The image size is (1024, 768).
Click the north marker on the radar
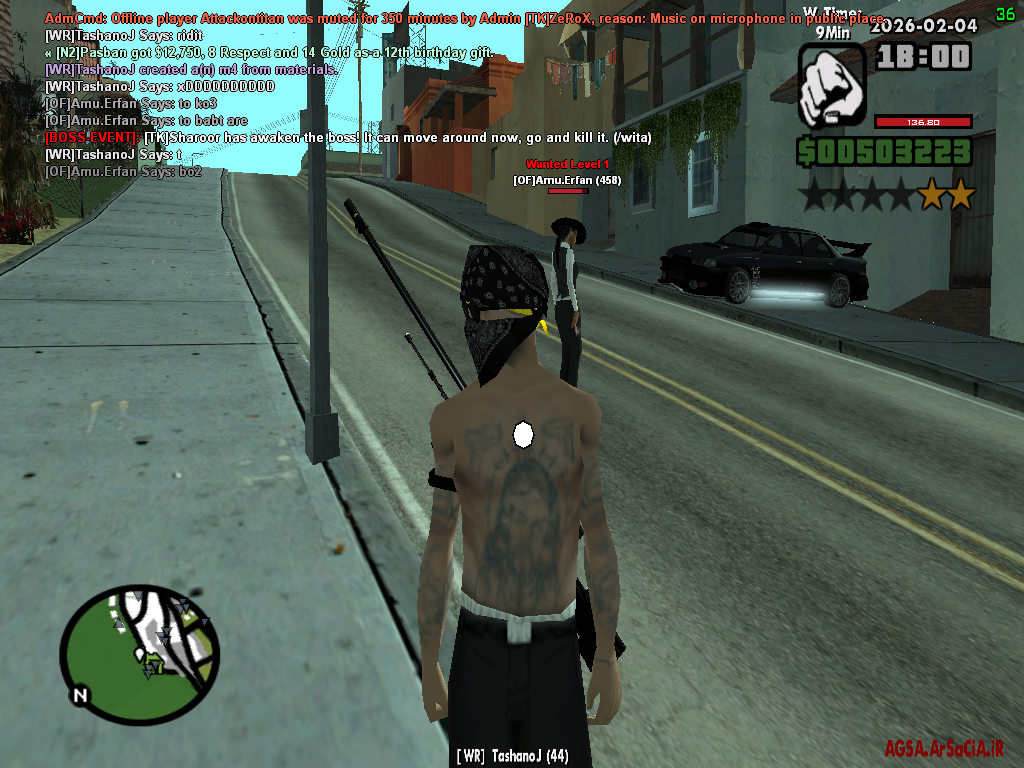(x=79, y=695)
